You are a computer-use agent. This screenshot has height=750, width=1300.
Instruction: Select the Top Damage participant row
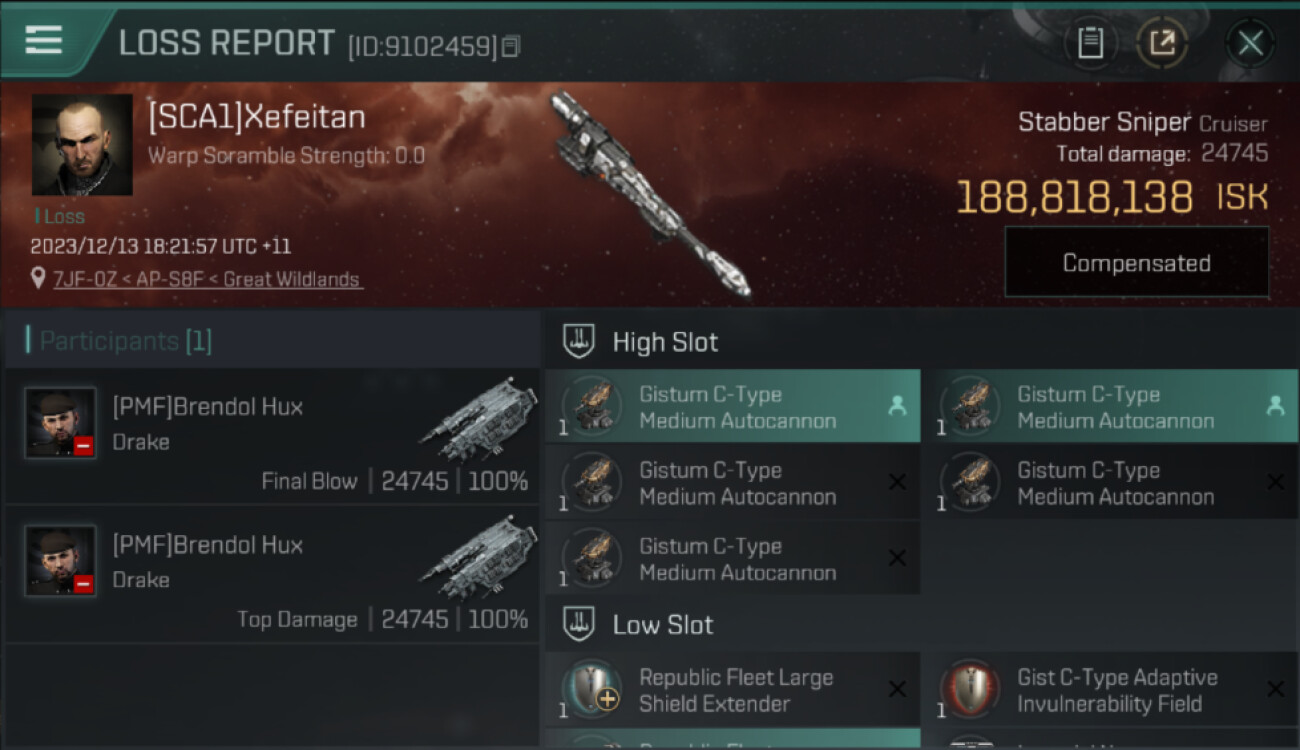tap(272, 575)
